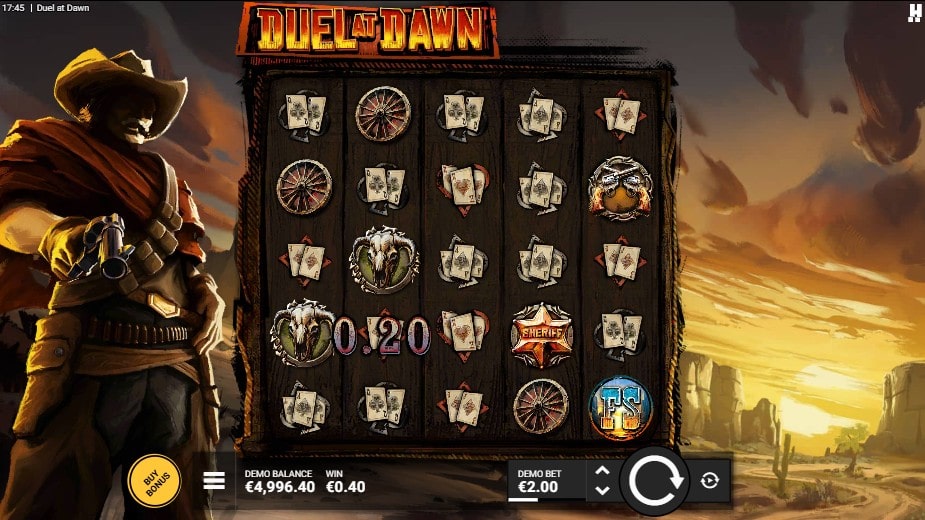The image size is (925, 520).
Task: Open the Demo Bet €2.00 selector
Action: coord(545,481)
